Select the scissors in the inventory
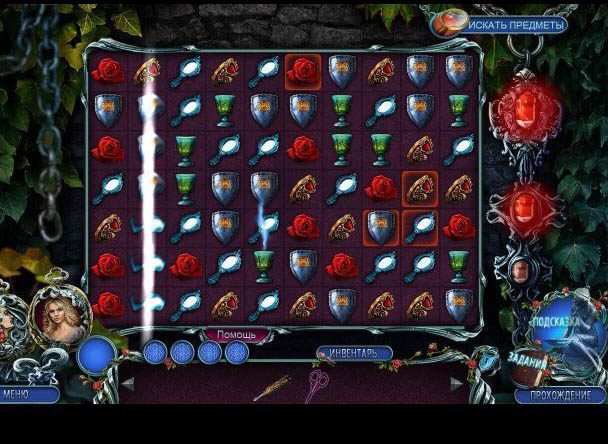This screenshot has width=608, height=444. [x=317, y=383]
